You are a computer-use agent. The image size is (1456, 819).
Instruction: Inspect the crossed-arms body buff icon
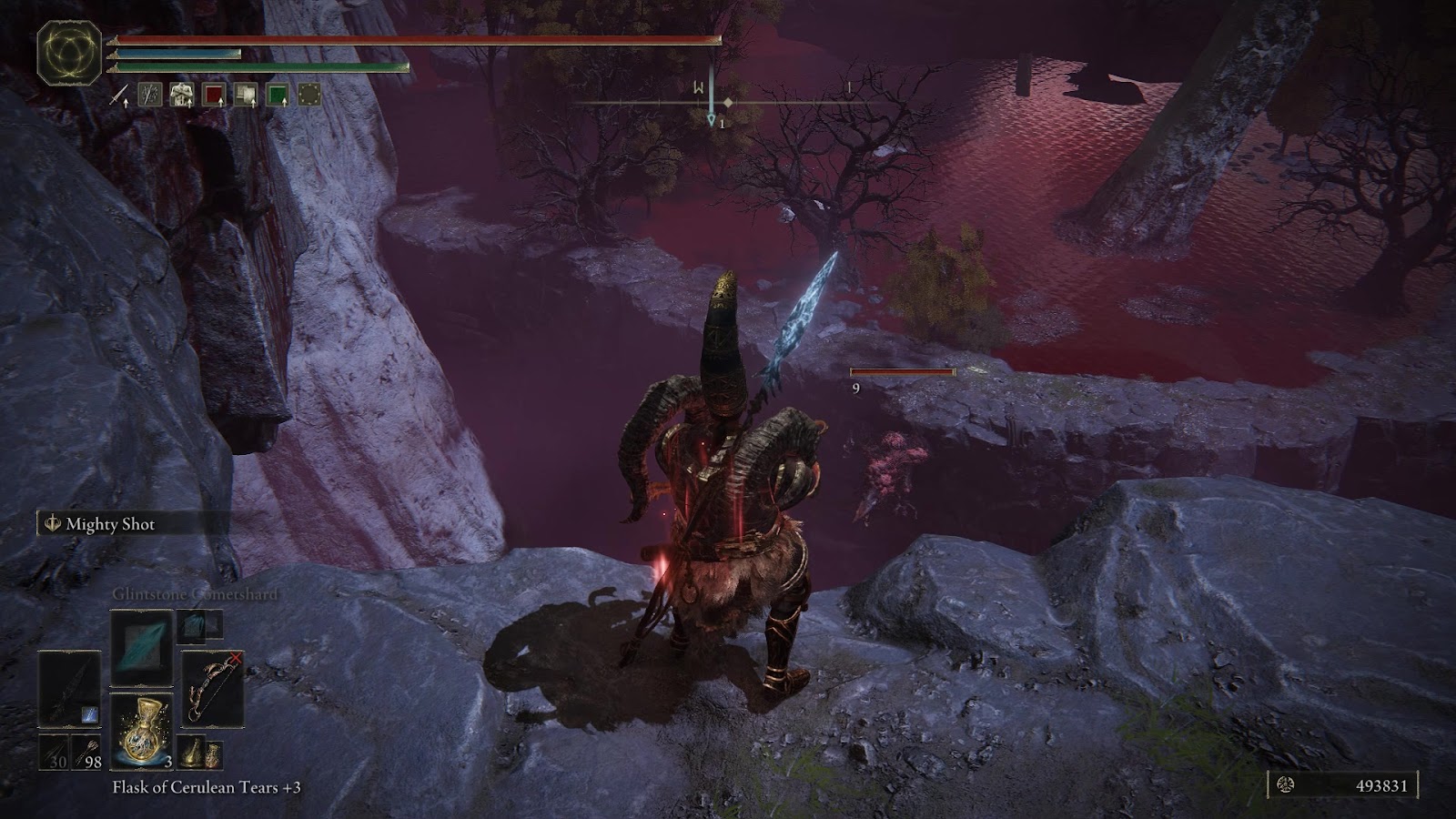(x=182, y=95)
